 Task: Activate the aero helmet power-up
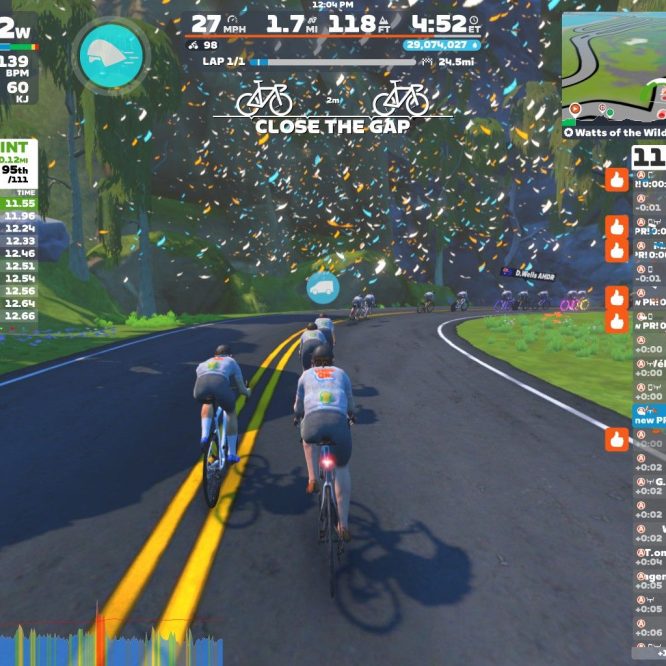coord(111,55)
